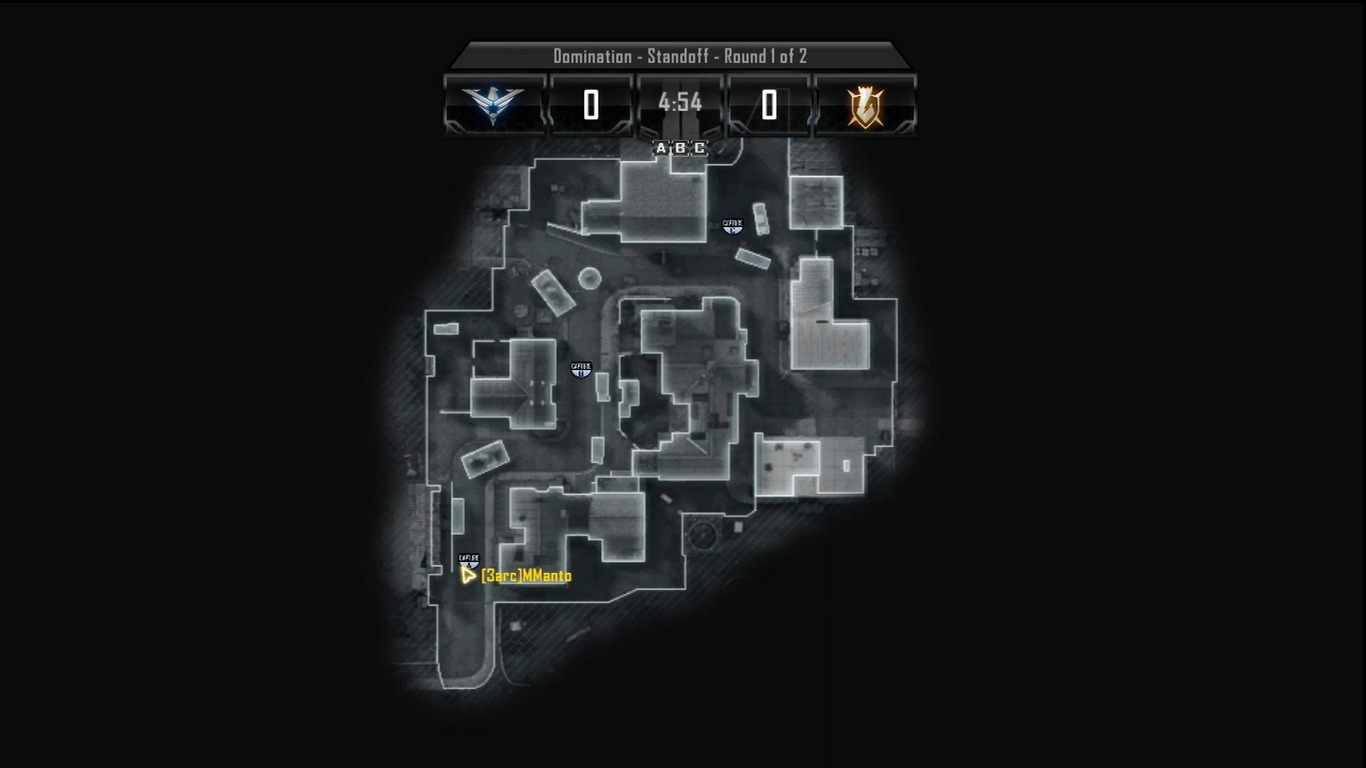Click the objective C marker label
1366x768 pixels.
pos(697,149)
